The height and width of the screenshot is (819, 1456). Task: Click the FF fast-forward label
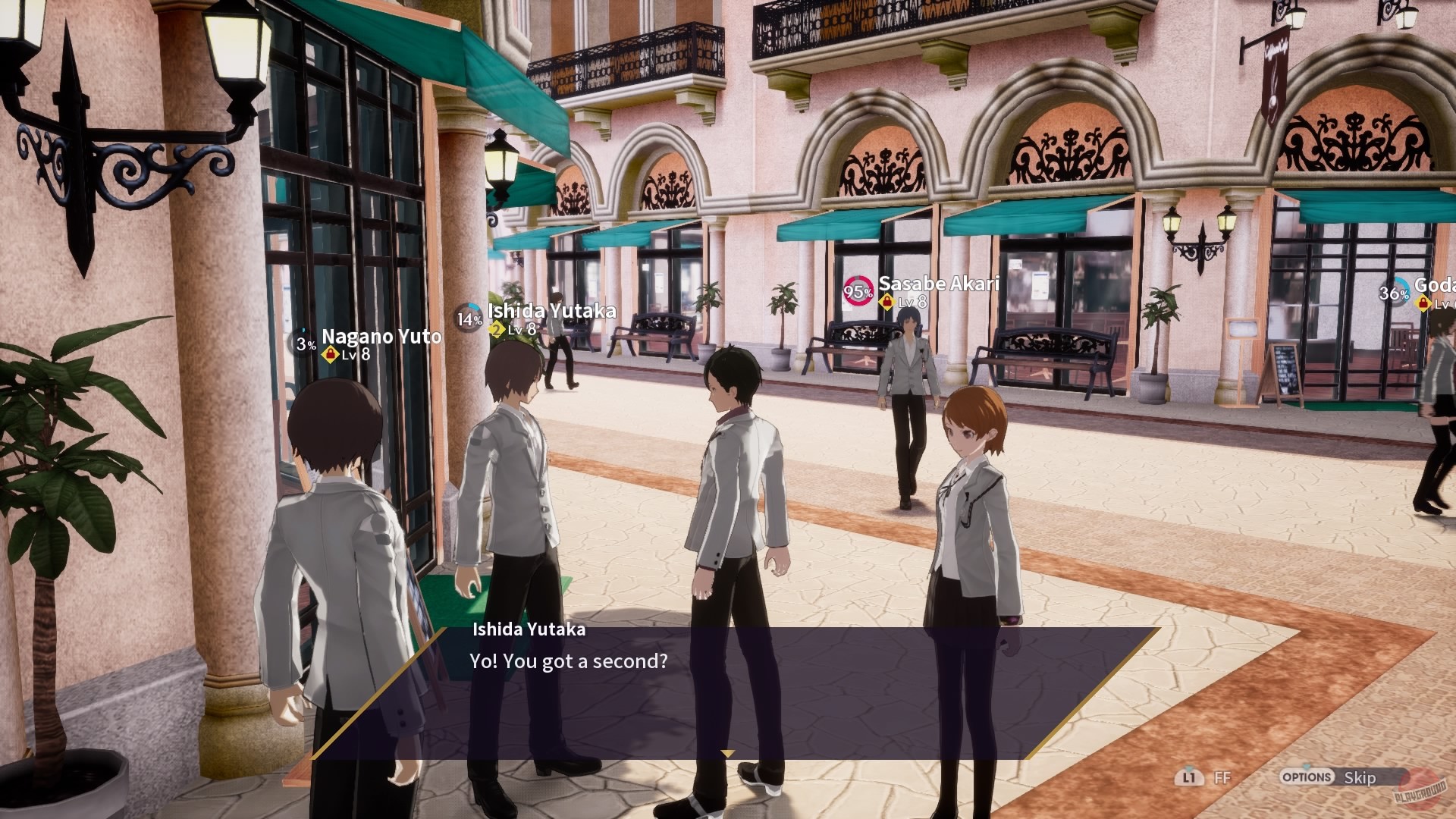(1222, 777)
